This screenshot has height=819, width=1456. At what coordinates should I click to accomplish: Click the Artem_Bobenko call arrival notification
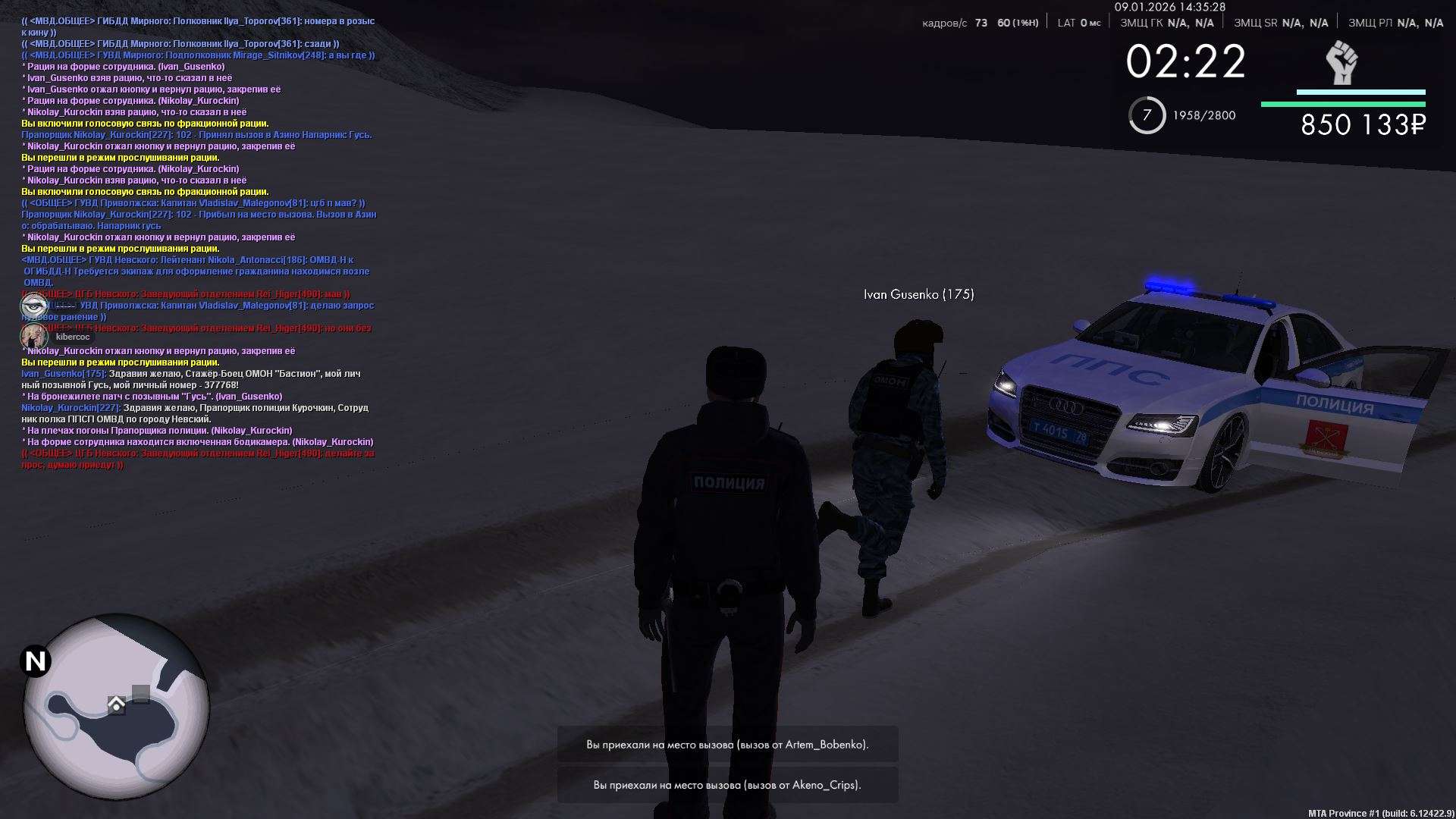coord(727,745)
